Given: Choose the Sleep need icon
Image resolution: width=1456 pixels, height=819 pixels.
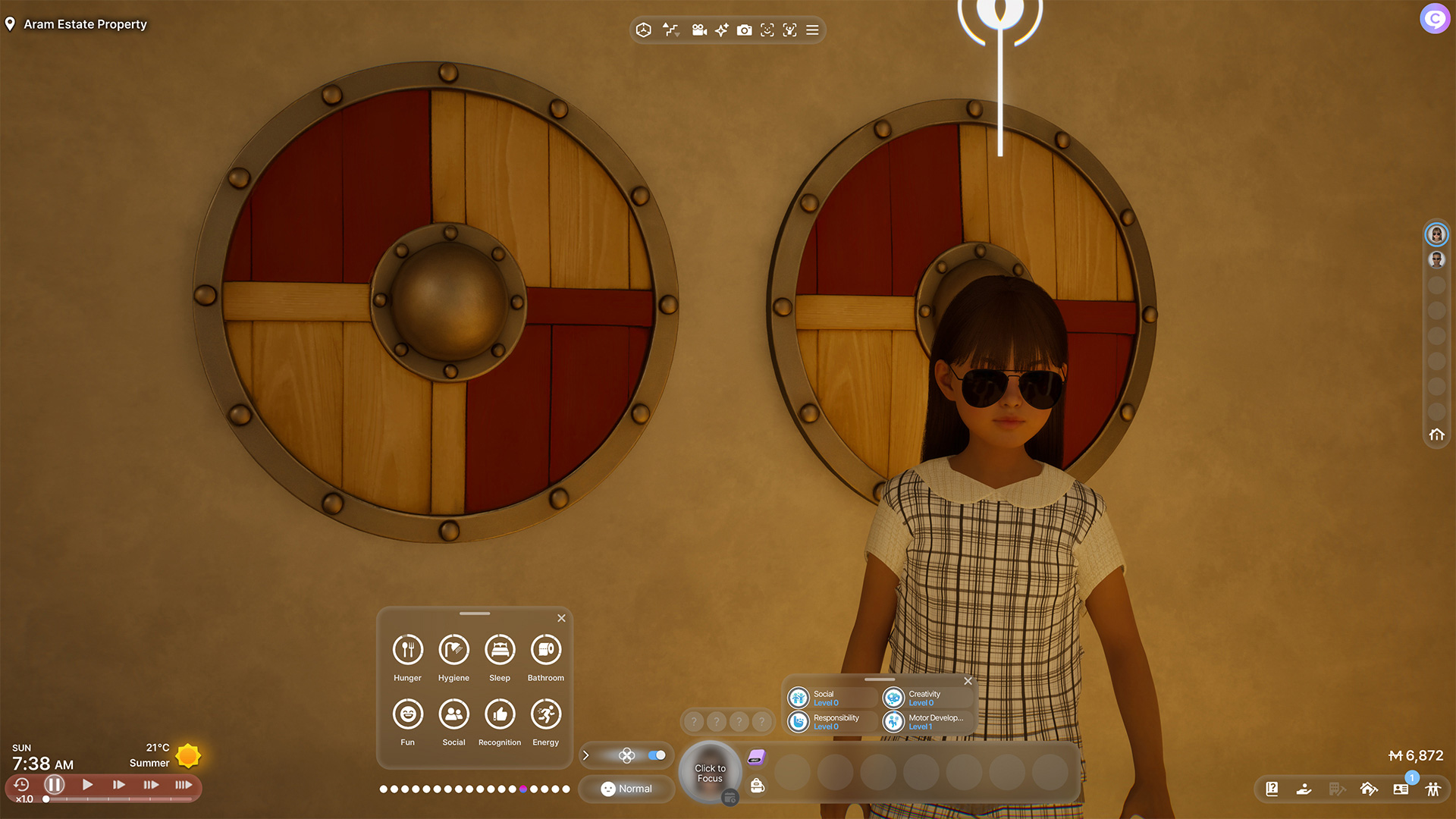Looking at the screenshot, I should [x=500, y=650].
